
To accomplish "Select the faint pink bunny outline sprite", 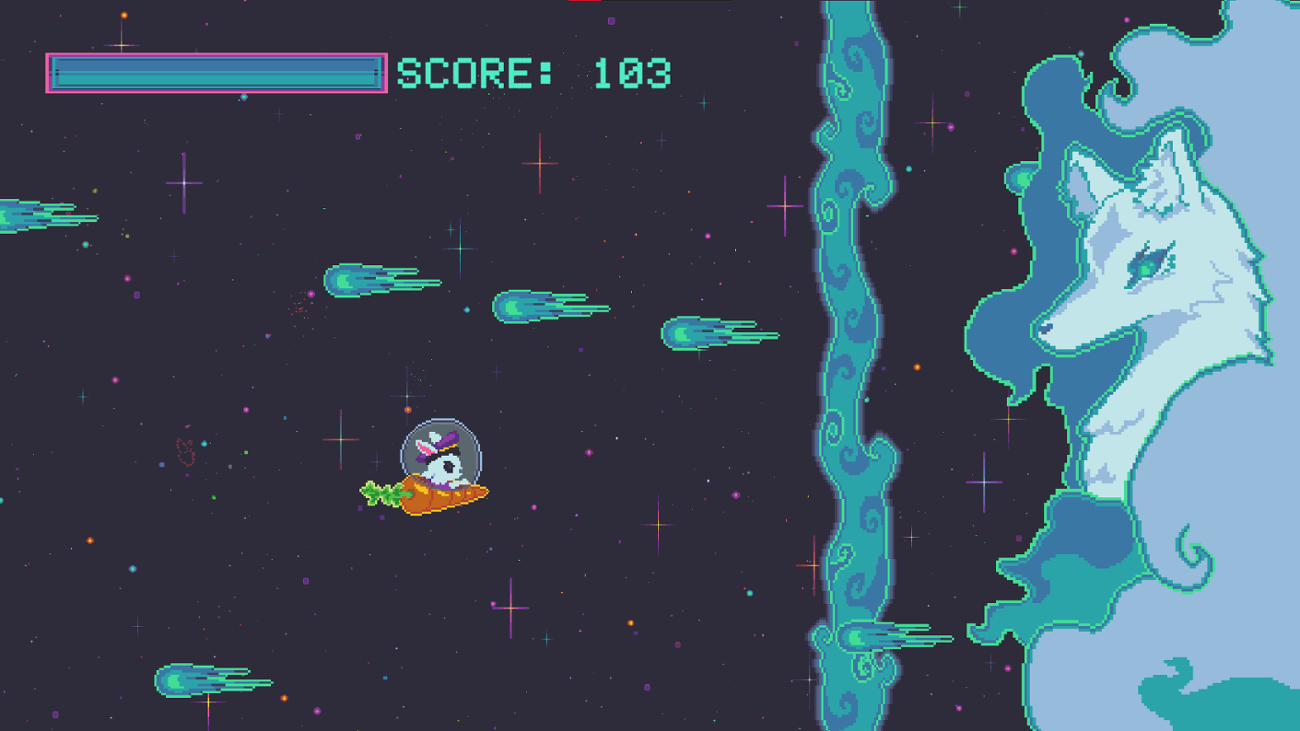I will tap(186, 452).
